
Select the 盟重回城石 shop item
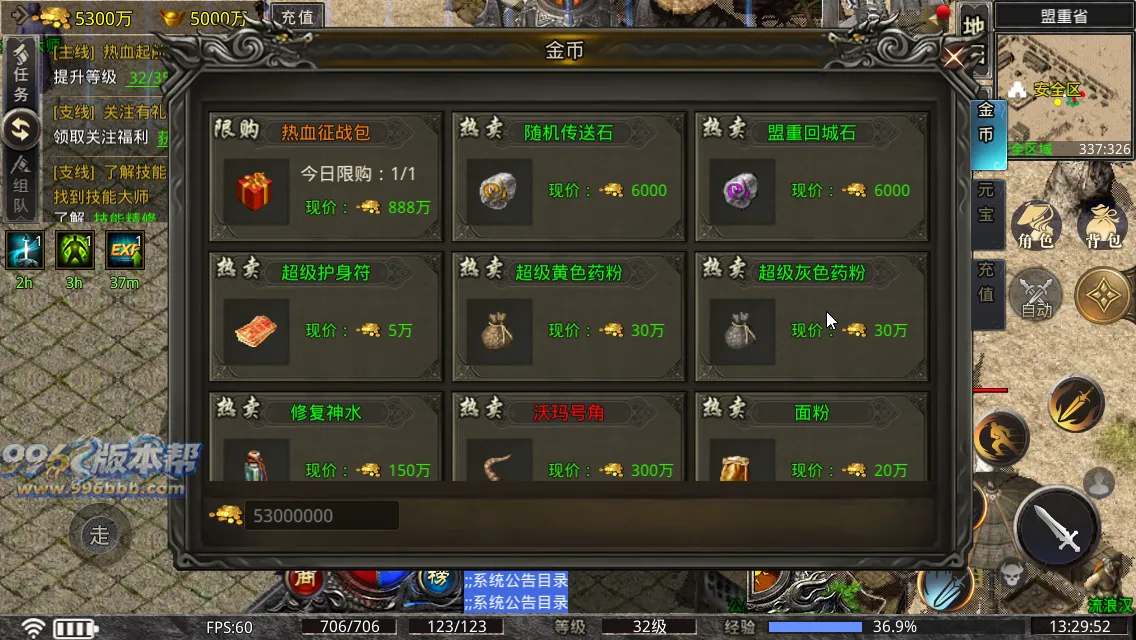pyautogui.click(x=811, y=177)
